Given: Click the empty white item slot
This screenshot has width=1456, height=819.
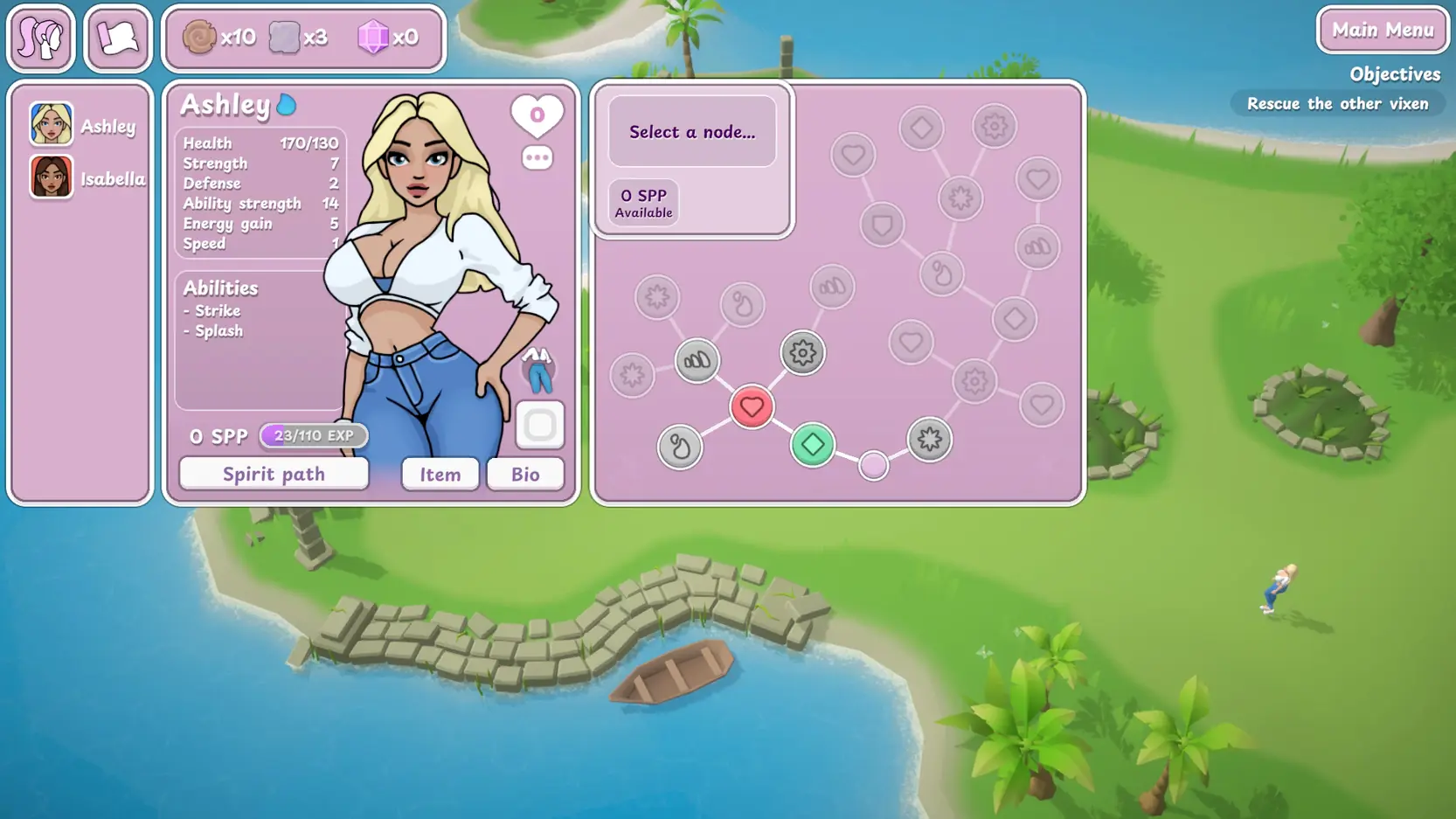Looking at the screenshot, I should pos(539,426).
